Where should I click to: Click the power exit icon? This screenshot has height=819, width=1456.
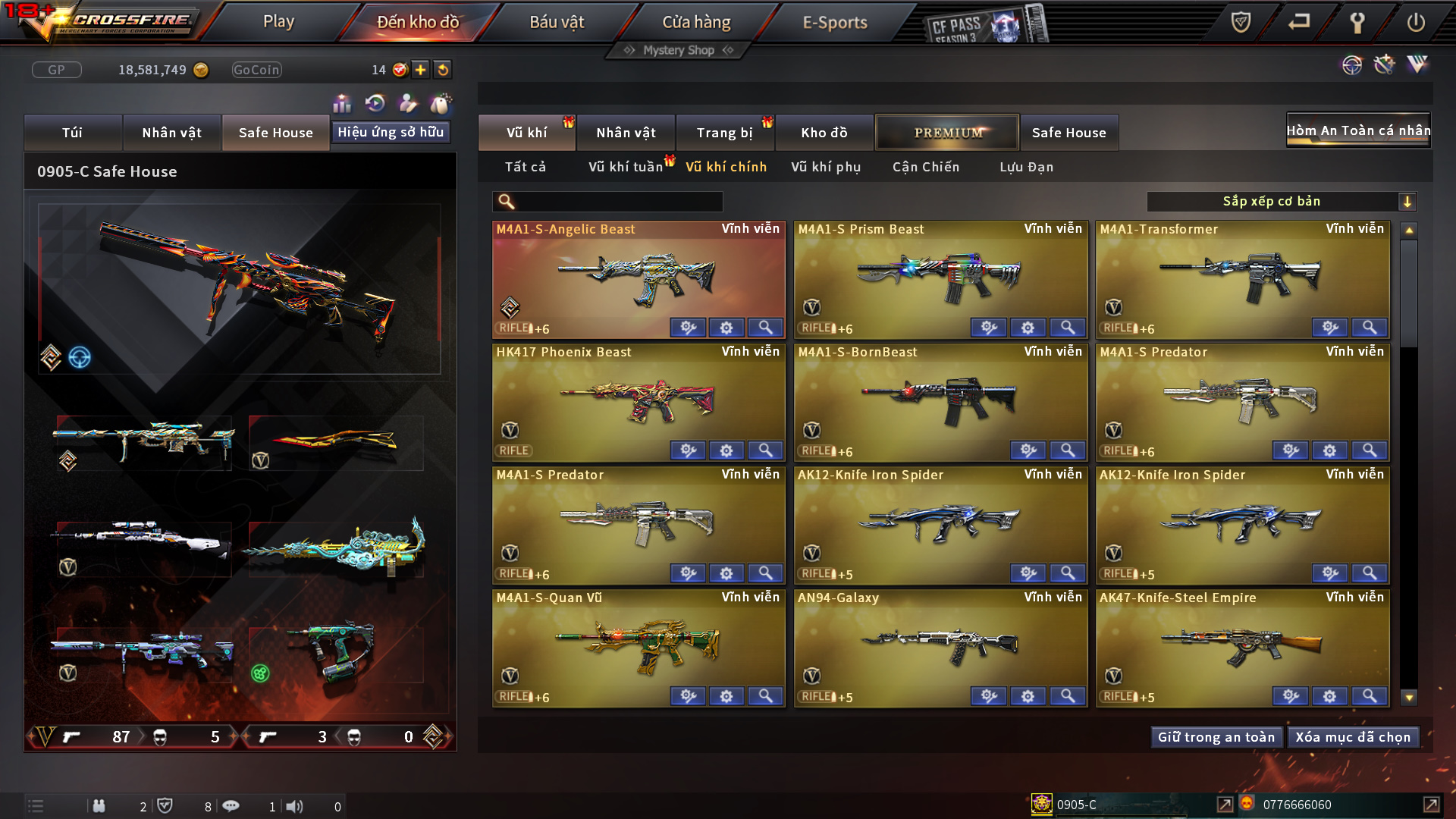coord(1415,22)
